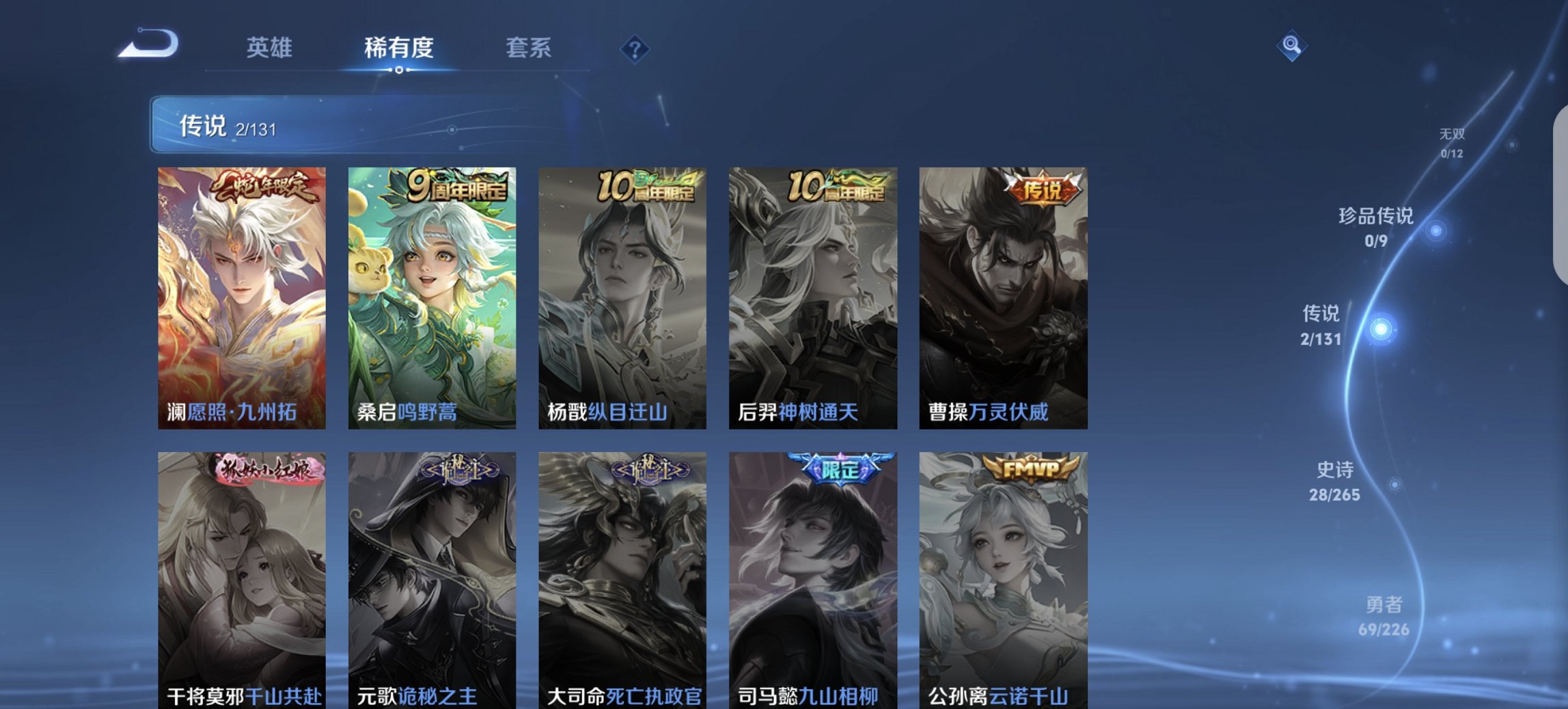Viewport: 1568px width, 709px height.
Task: Select the 传说 2/131 header banner
Action: pyautogui.click(x=383, y=126)
